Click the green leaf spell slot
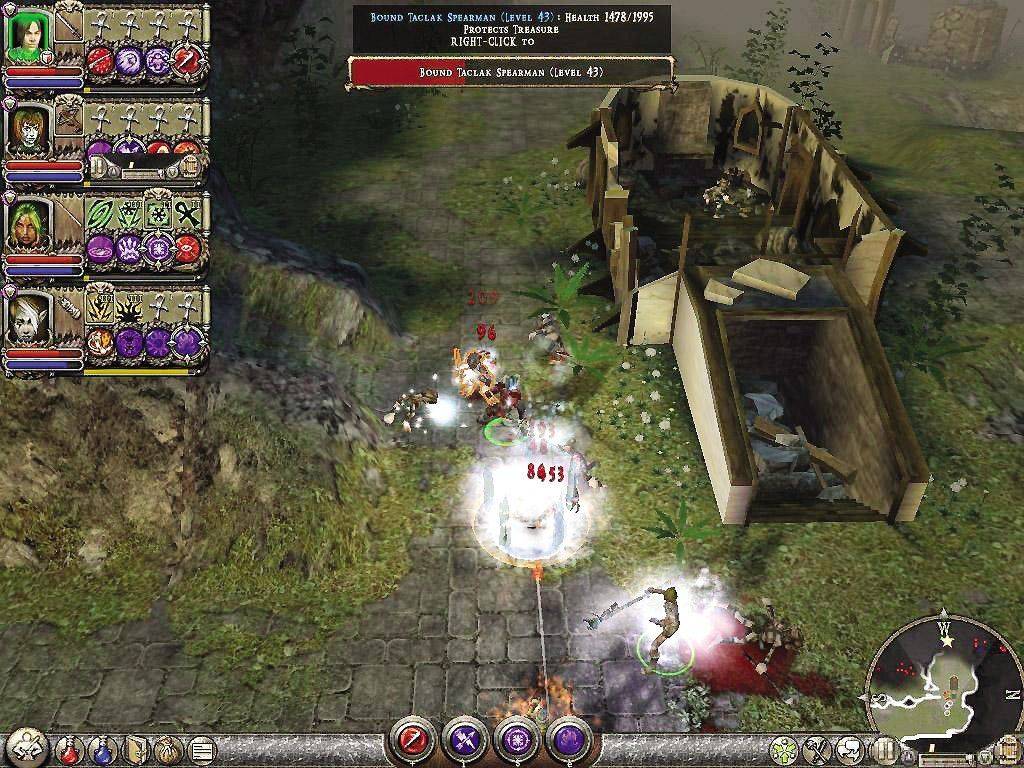 click(x=101, y=214)
